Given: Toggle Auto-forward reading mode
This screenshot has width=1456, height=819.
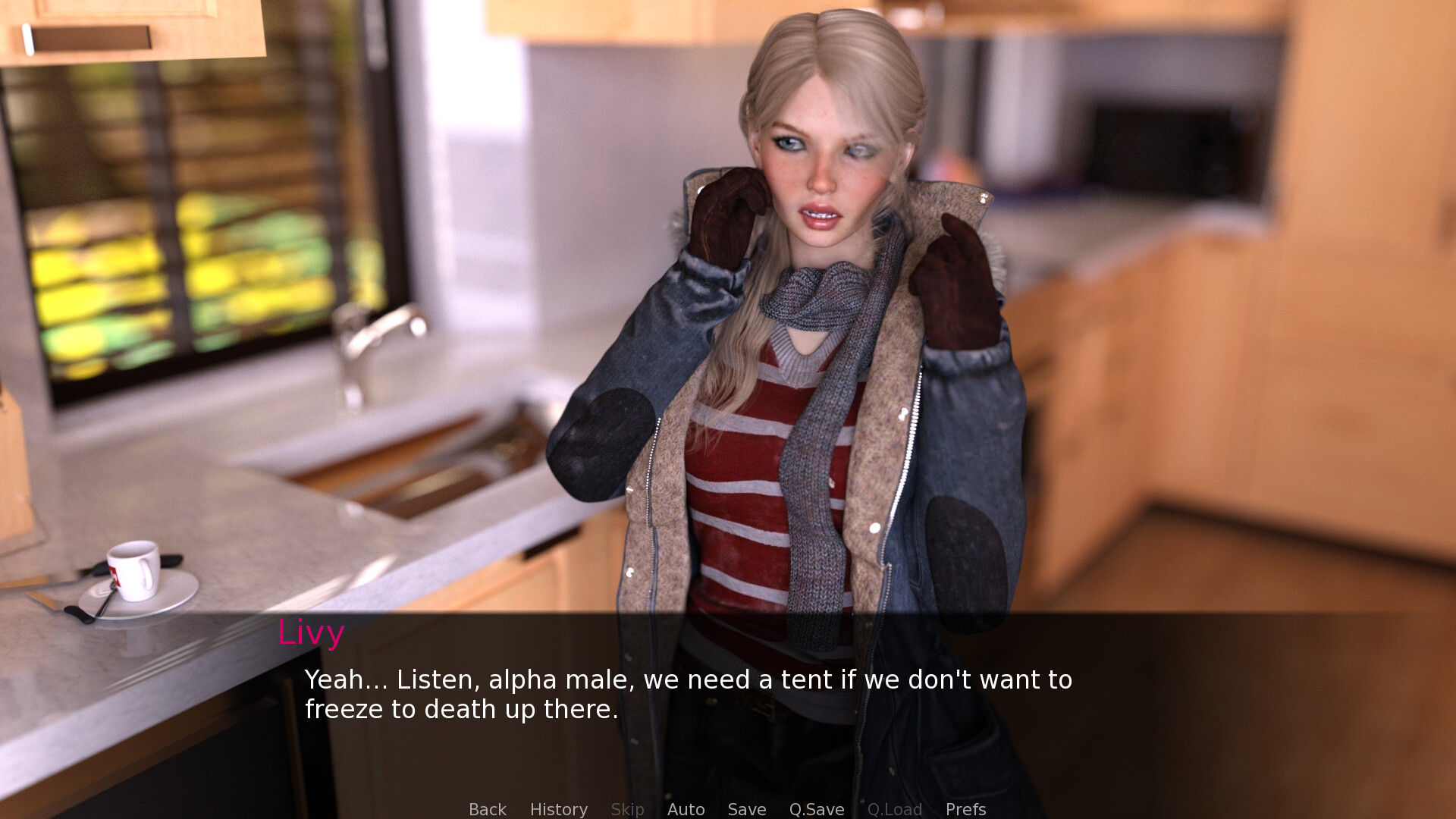Looking at the screenshot, I should [x=686, y=809].
